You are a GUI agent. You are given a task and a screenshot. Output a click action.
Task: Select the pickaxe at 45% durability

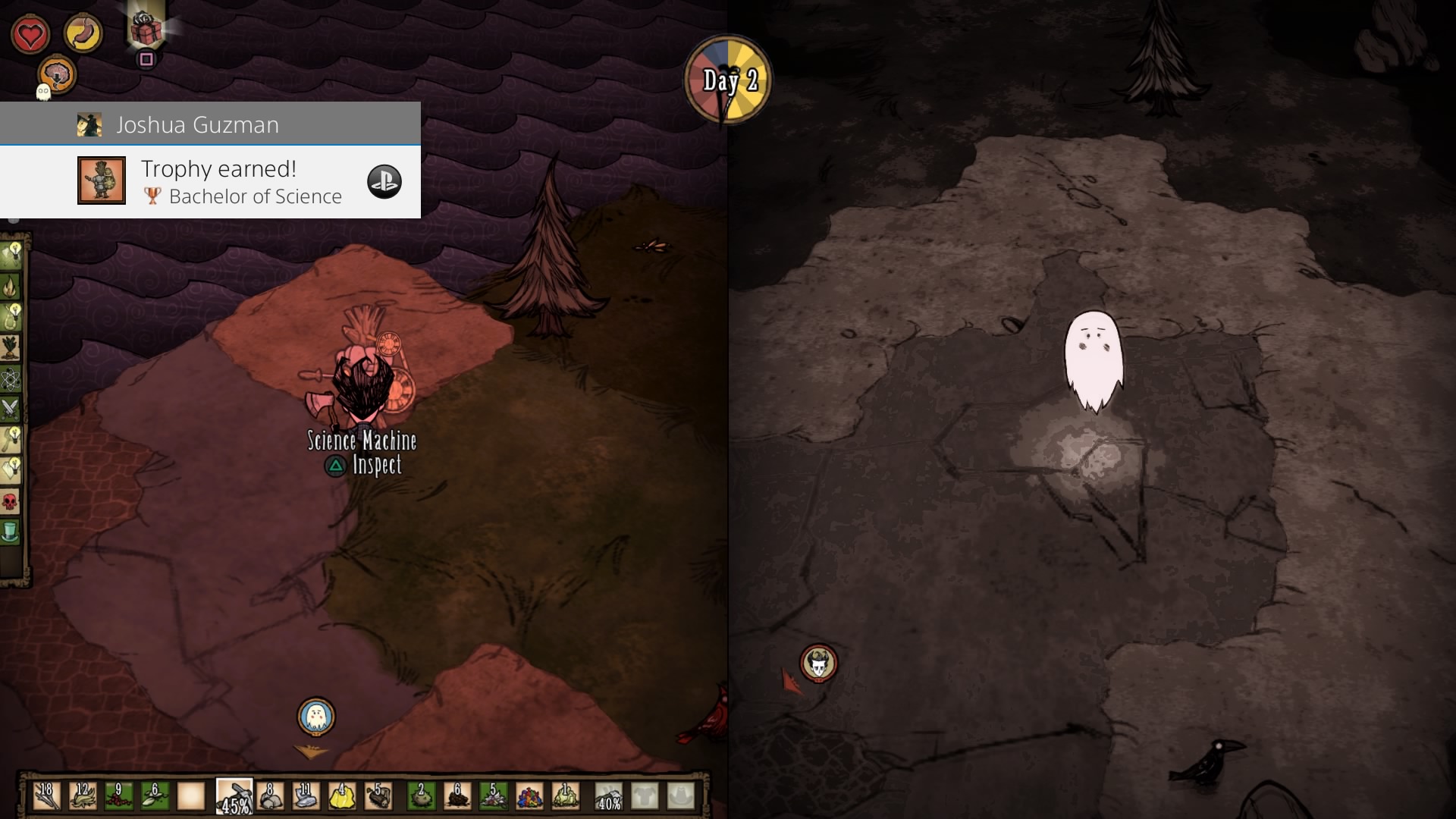tap(234, 796)
